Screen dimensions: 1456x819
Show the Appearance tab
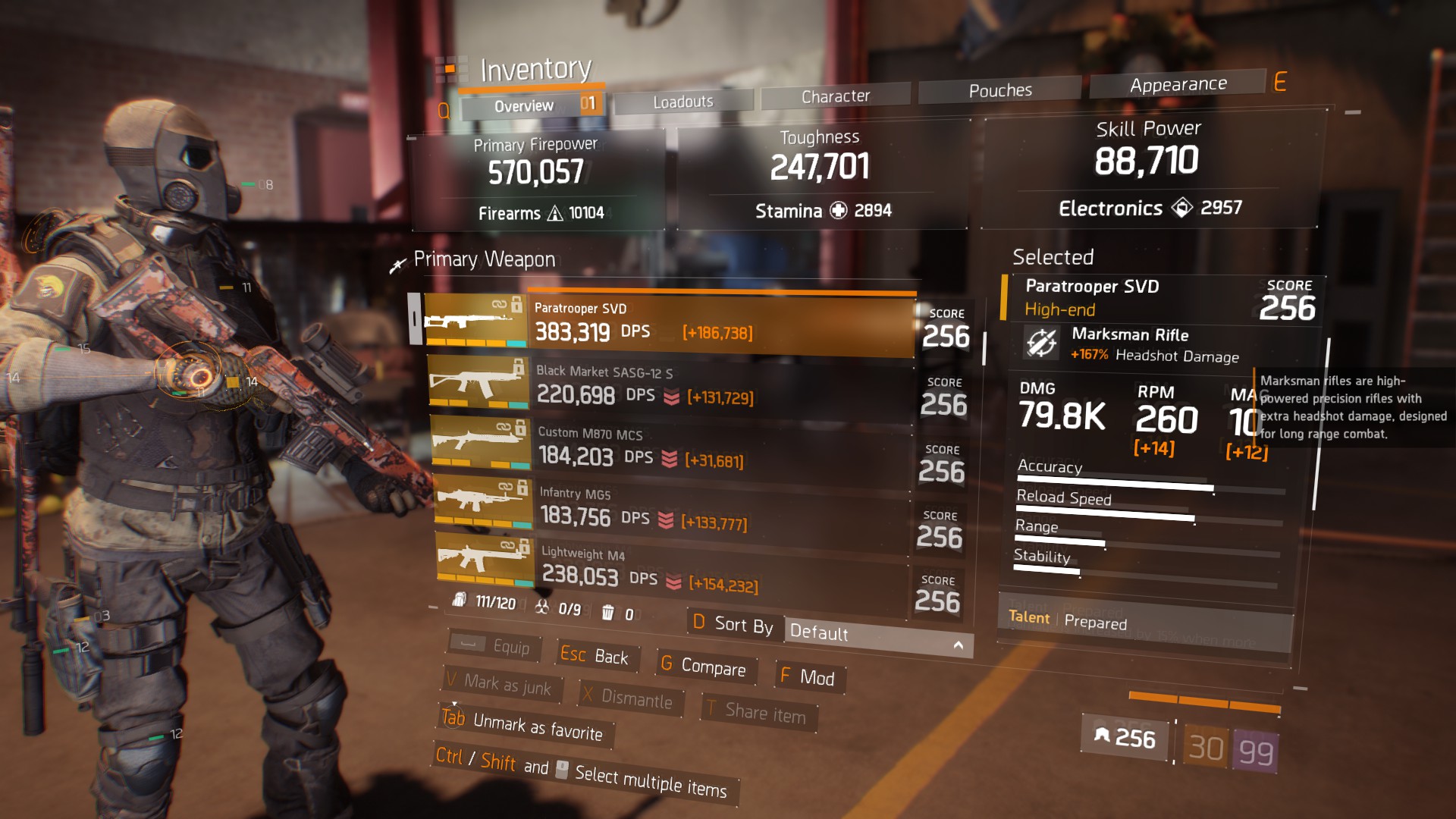point(1178,85)
